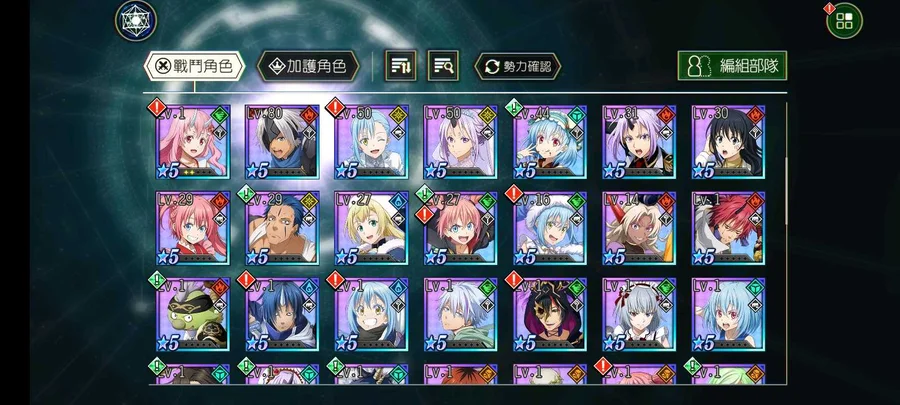Select the 勢力確認 button

coord(517,67)
